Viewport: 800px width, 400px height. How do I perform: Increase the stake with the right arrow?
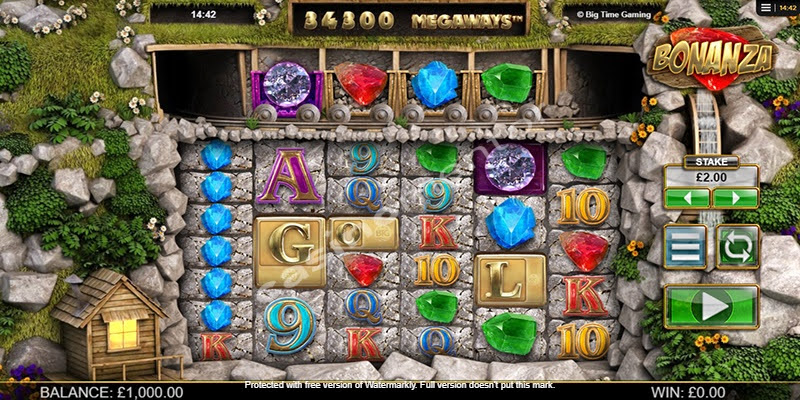click(x=735, y=198)
